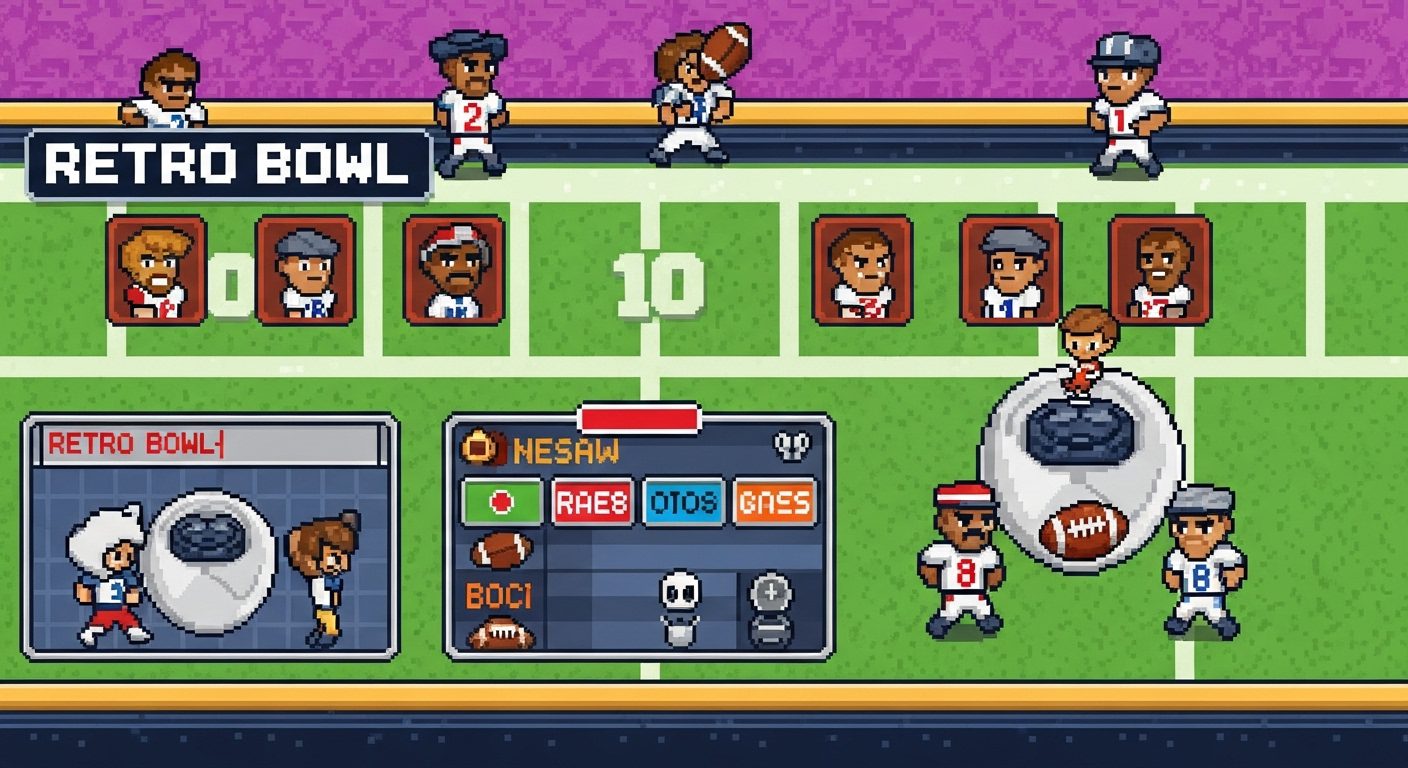The width and height of the screenshot is (1408, 768).
Task: Select the curly orange-haired player portrait
Action: click(x=156, y=269)
